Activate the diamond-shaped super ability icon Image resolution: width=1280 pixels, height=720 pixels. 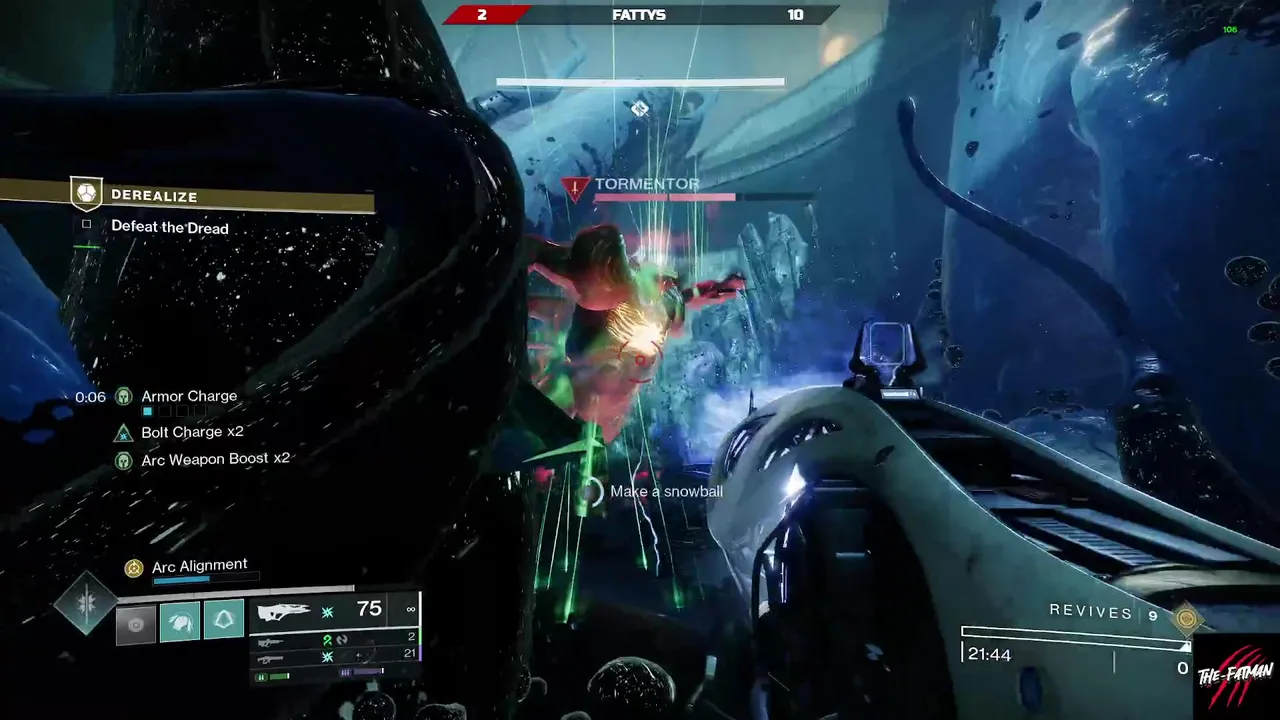(85, 603)
